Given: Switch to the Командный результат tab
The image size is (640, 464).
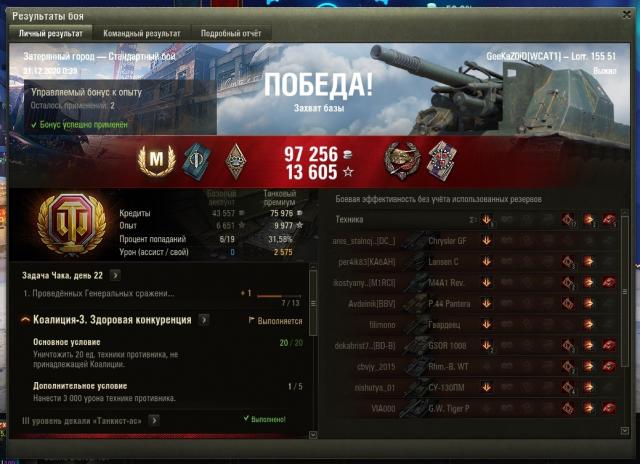Looking at the screenshot, I should click(x=142, y=33).
